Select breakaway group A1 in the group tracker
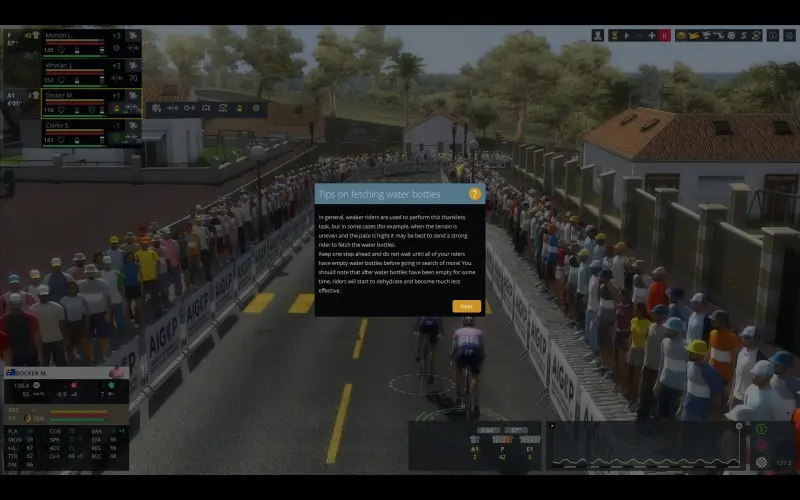Image resolution: width=800 pixels, height=500 pixels. click(475, 450)
